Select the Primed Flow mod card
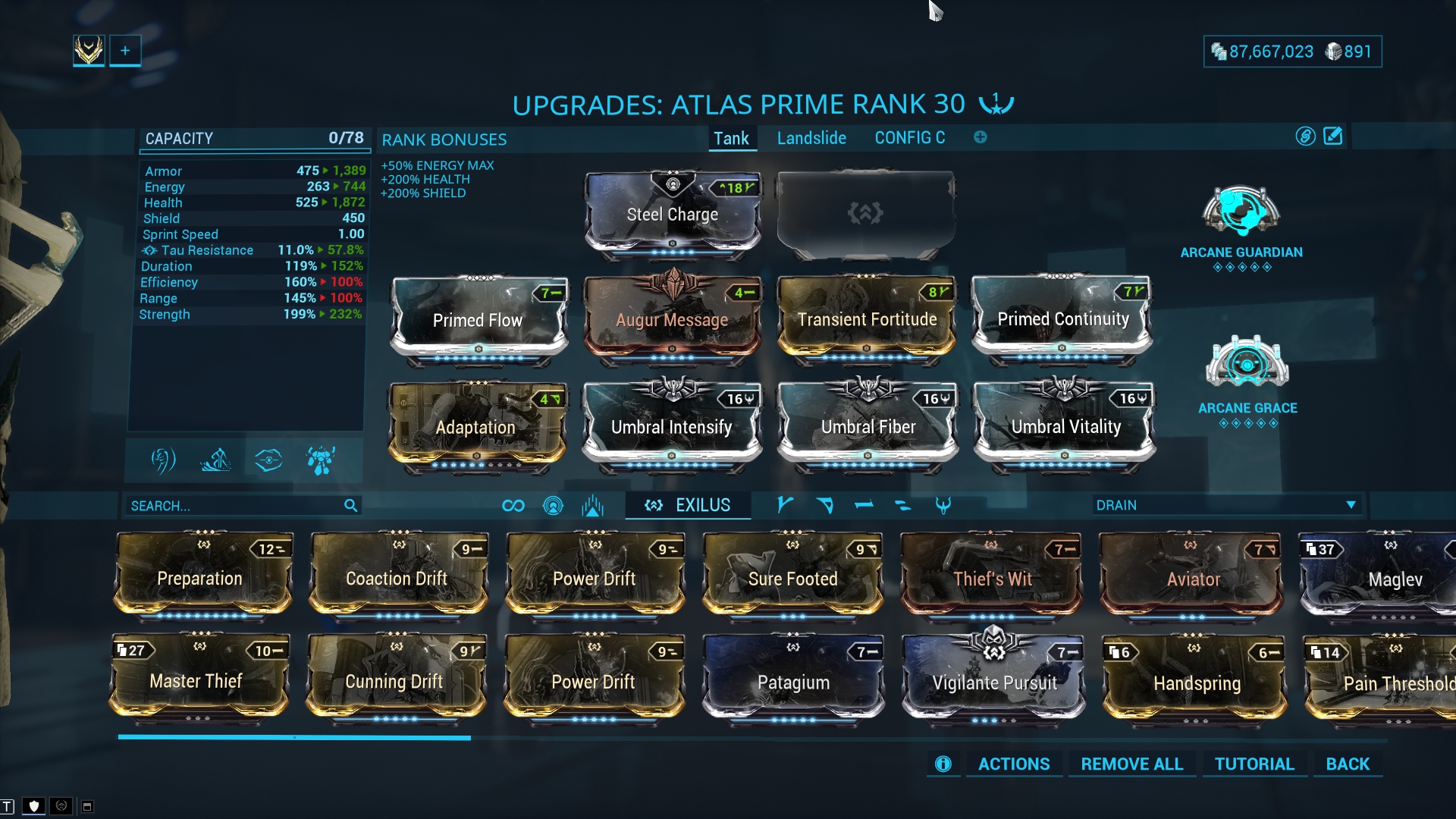 coord(478,319)
